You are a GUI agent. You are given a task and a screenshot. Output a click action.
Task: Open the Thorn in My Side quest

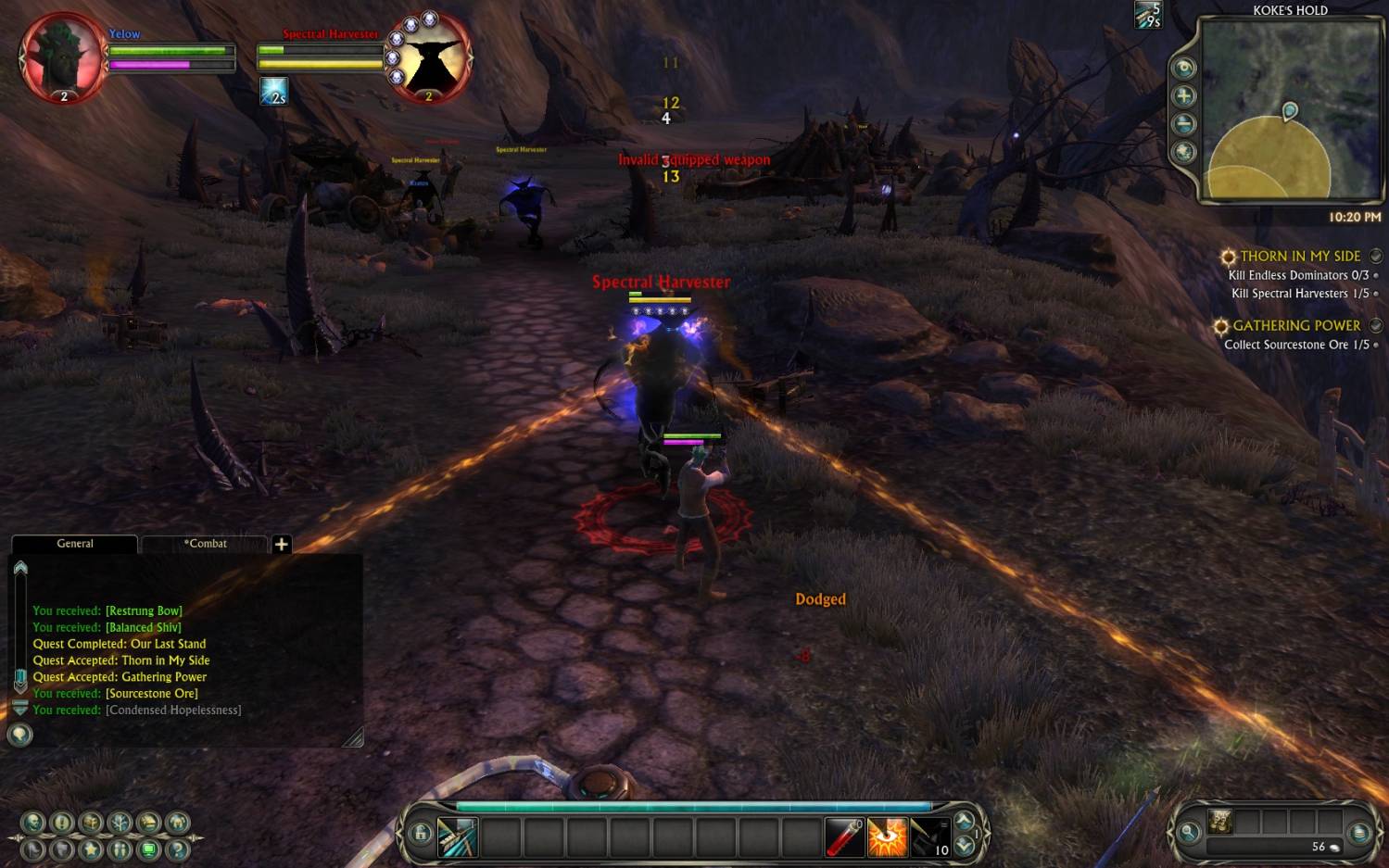[1299, 257]
